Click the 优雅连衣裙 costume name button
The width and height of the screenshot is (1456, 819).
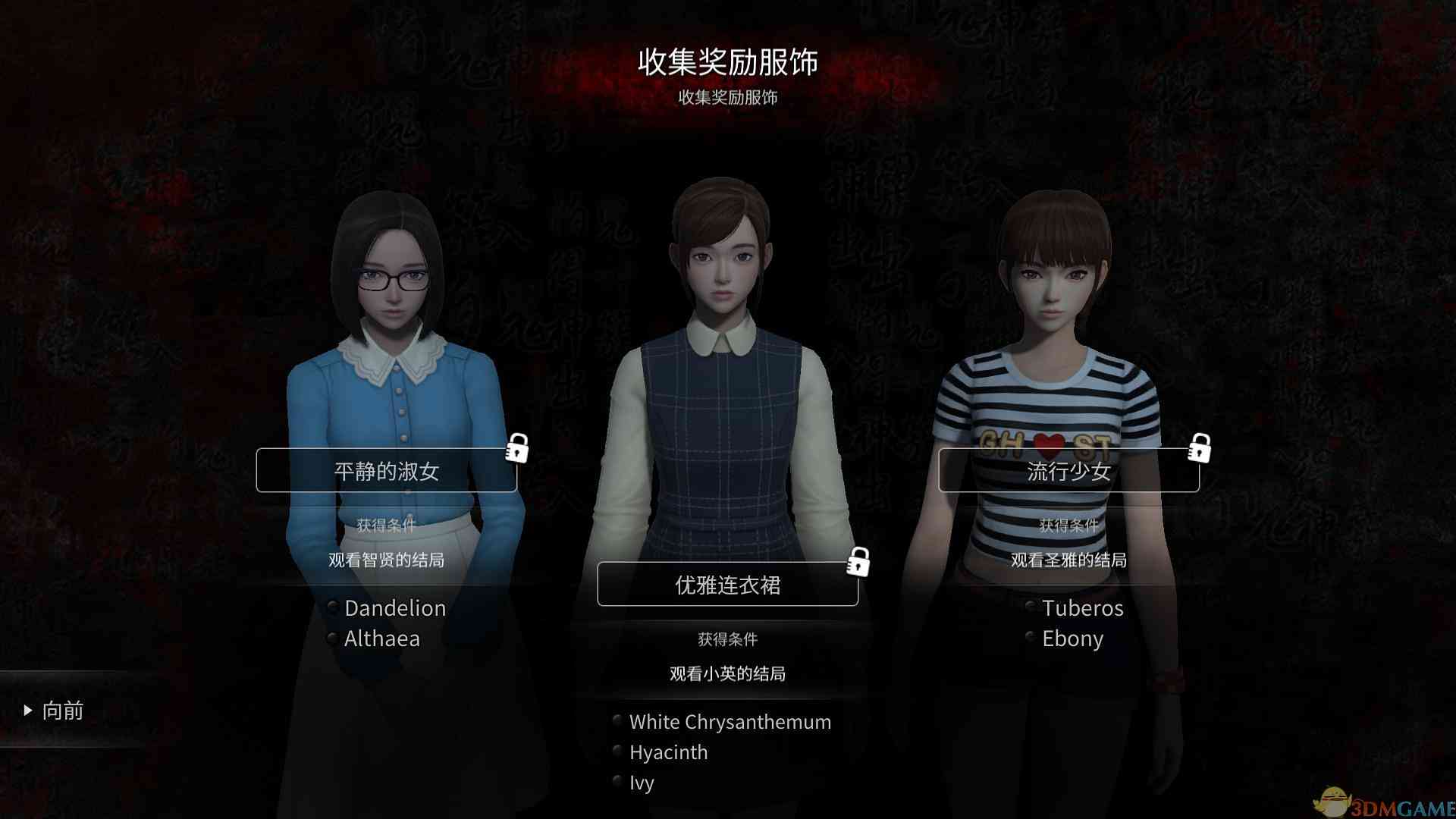click(727, 584)
